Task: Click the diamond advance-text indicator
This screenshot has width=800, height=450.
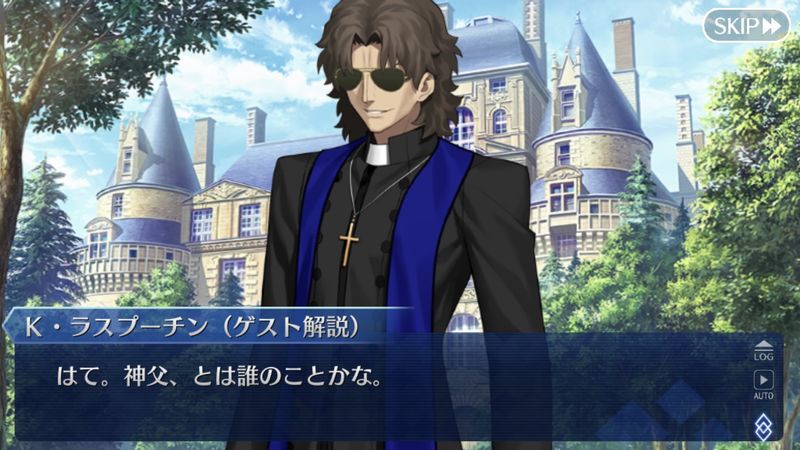Action: (763, 423)
